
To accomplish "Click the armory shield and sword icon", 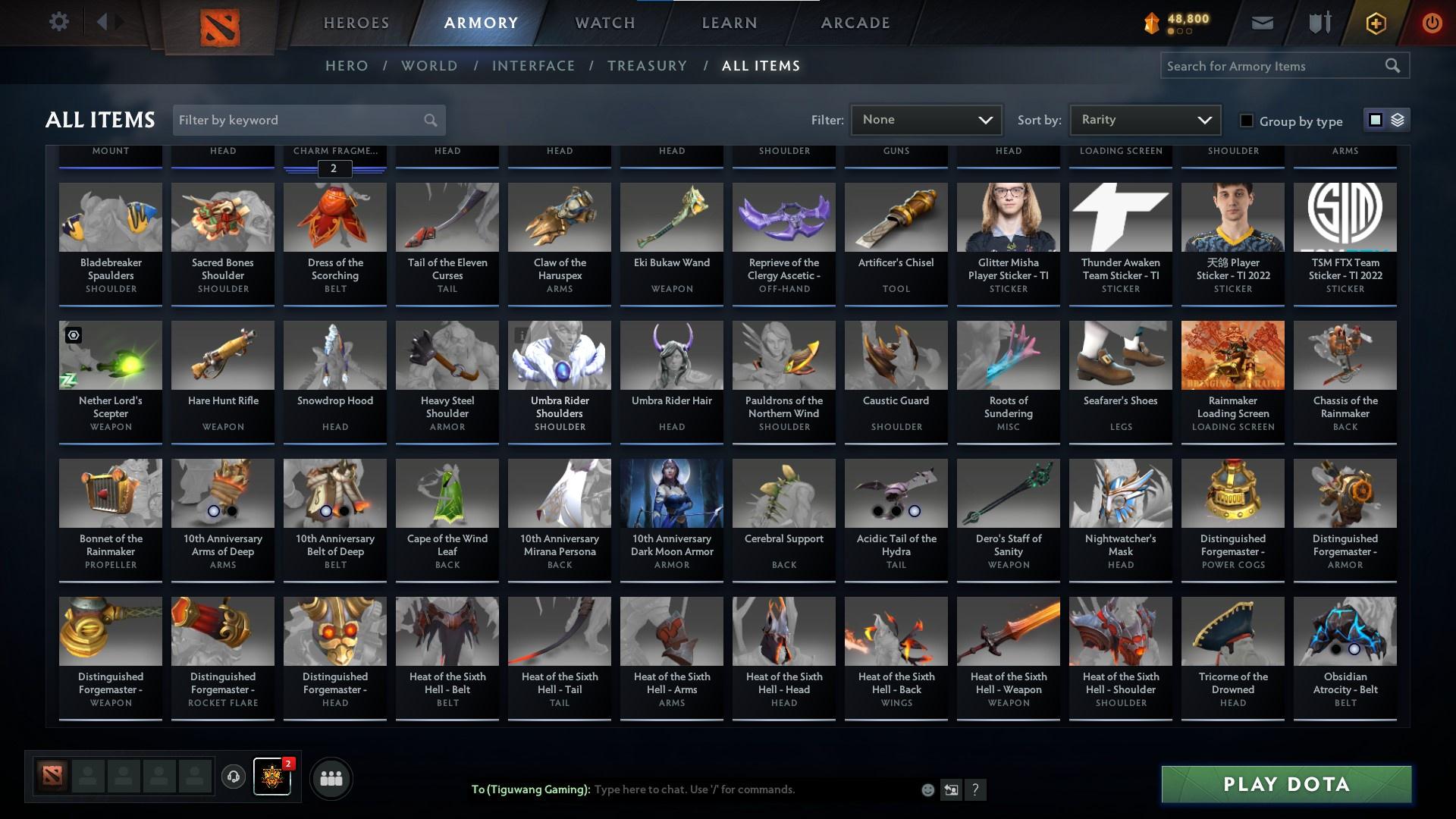I will point(1318,22).
